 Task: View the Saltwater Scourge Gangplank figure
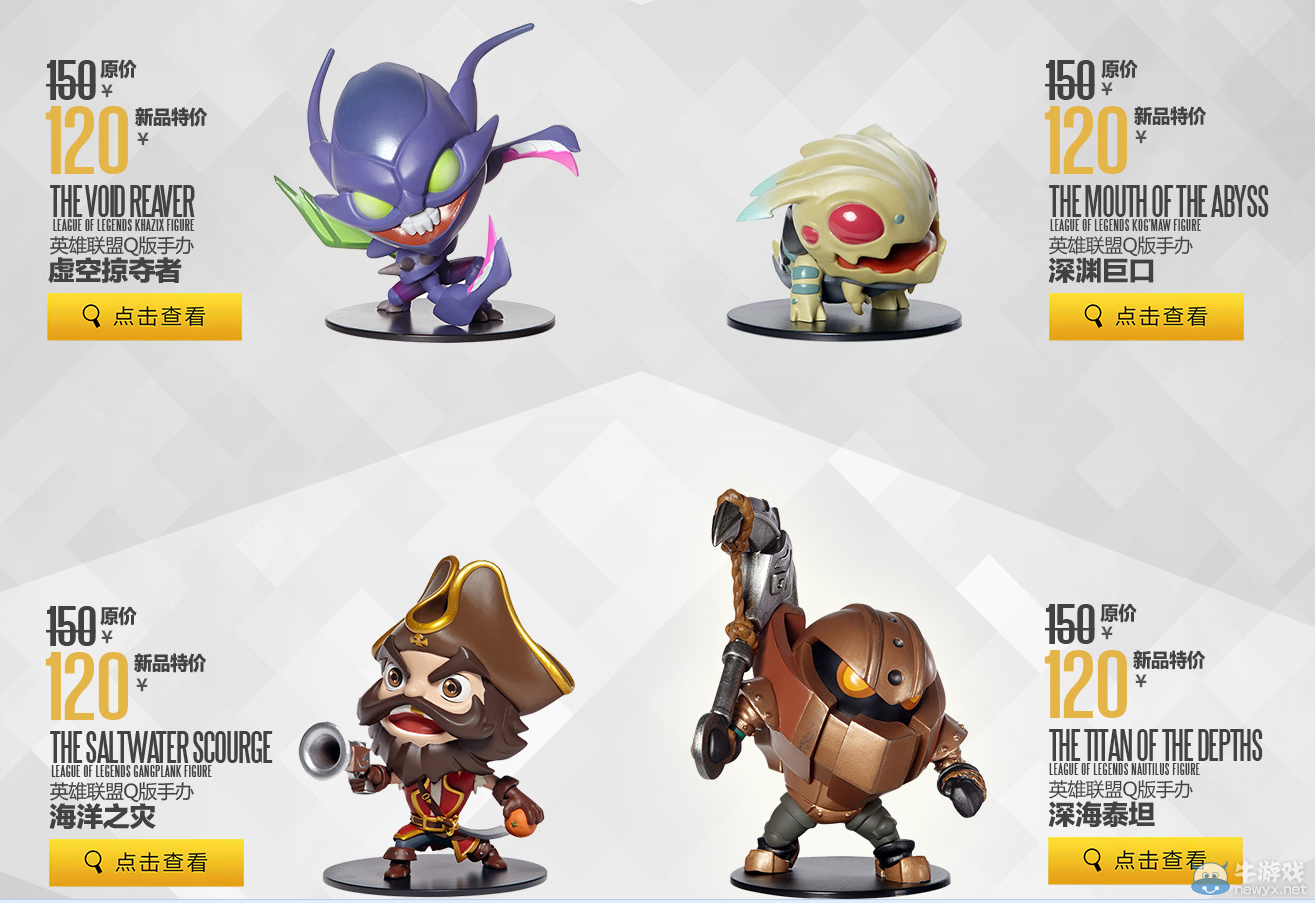click(x=146, y=862)
